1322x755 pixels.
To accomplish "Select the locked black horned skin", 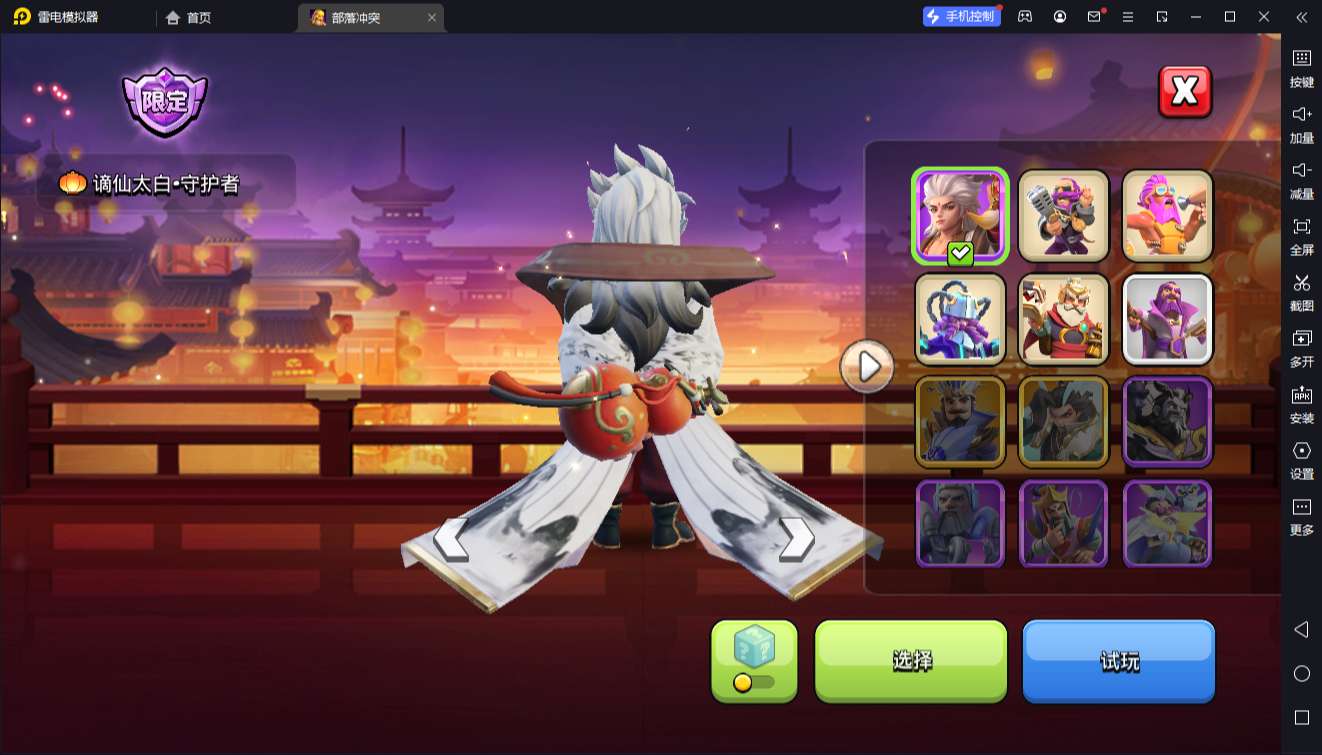I will pyautogui.click(x=1167, y=421).
